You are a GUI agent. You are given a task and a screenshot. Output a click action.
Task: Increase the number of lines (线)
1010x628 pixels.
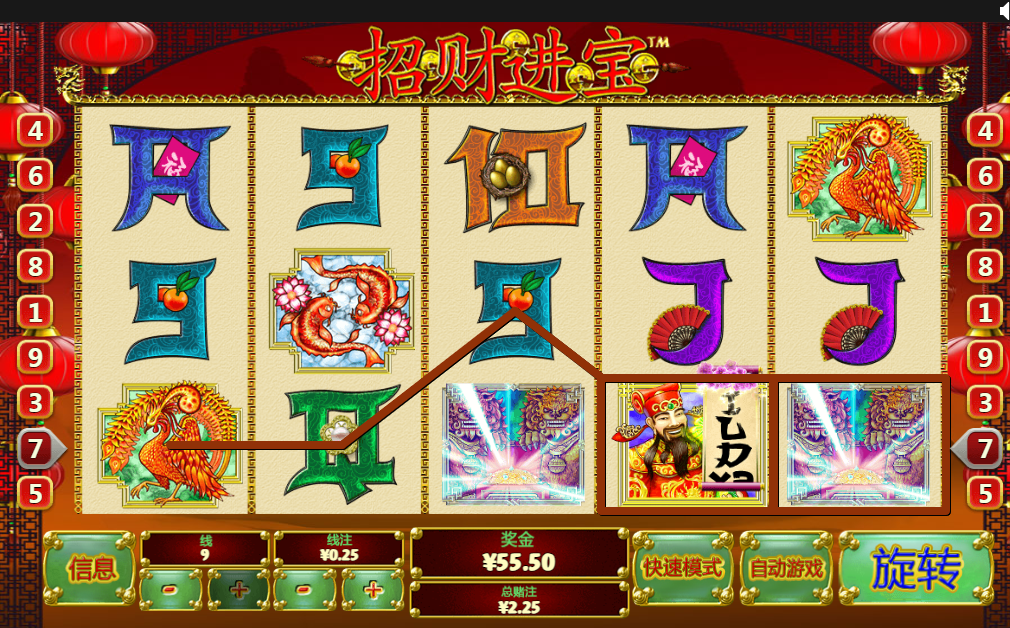coord(238,590)
